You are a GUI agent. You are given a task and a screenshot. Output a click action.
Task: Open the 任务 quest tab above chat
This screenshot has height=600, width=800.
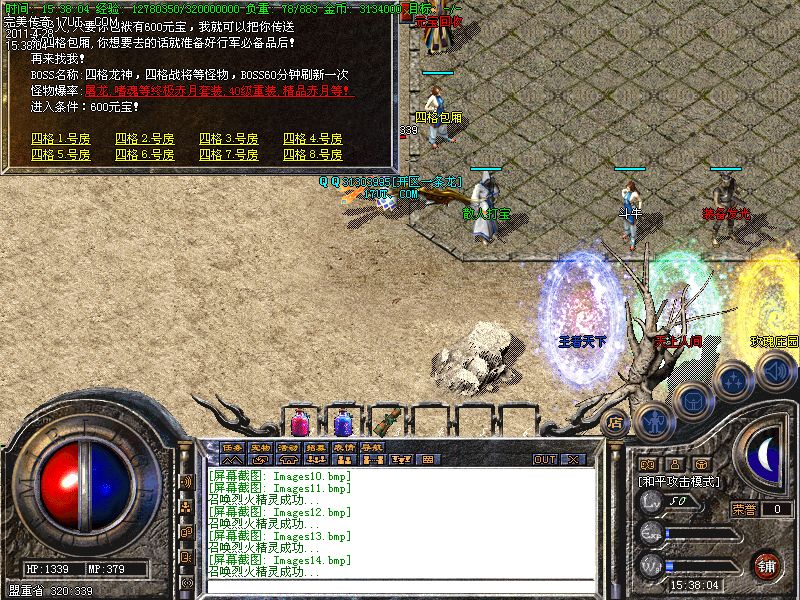click(x=232, y=447)
